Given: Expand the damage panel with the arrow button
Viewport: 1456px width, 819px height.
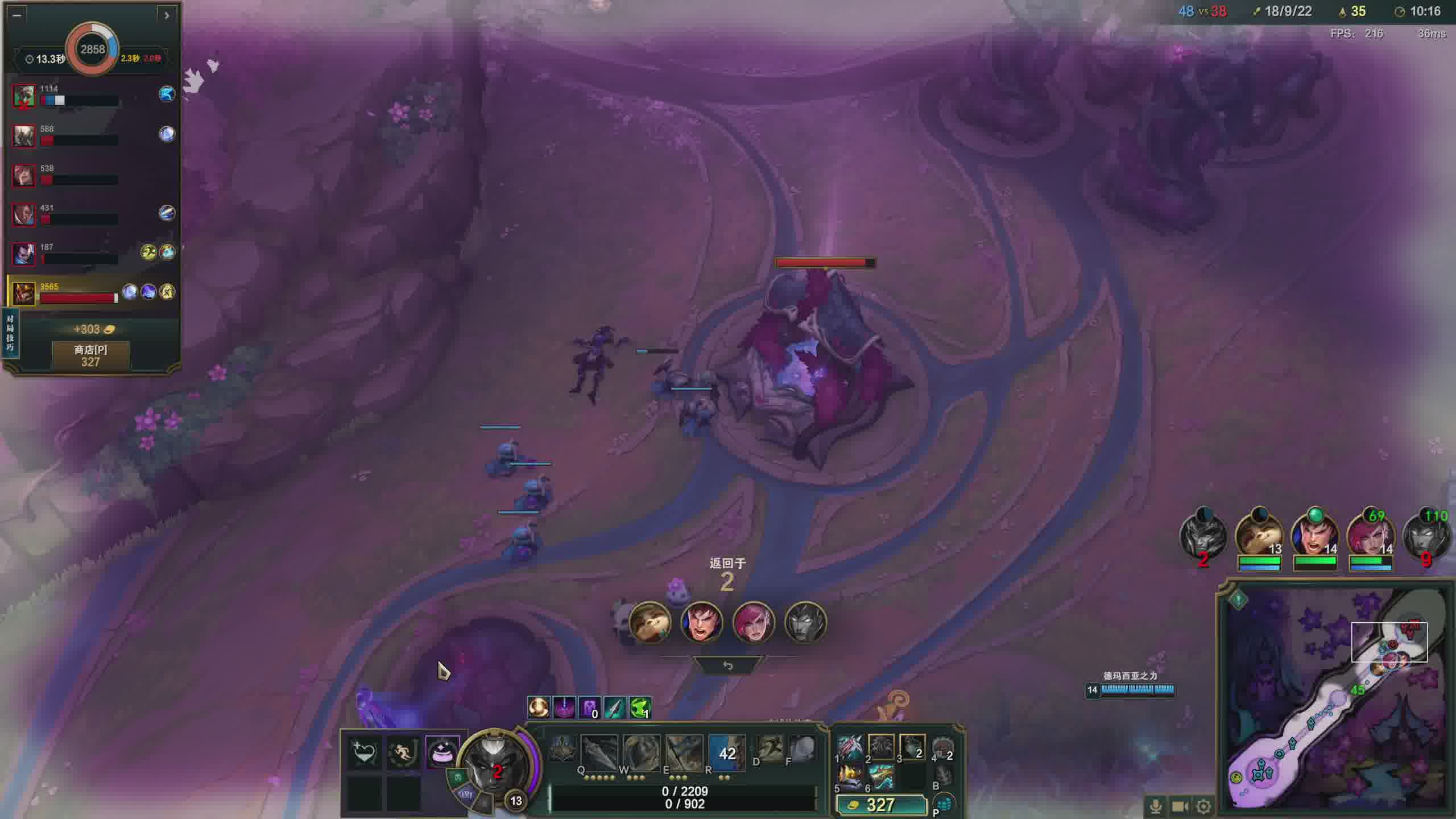Looking at the screenshot, I should click(167, 15).
